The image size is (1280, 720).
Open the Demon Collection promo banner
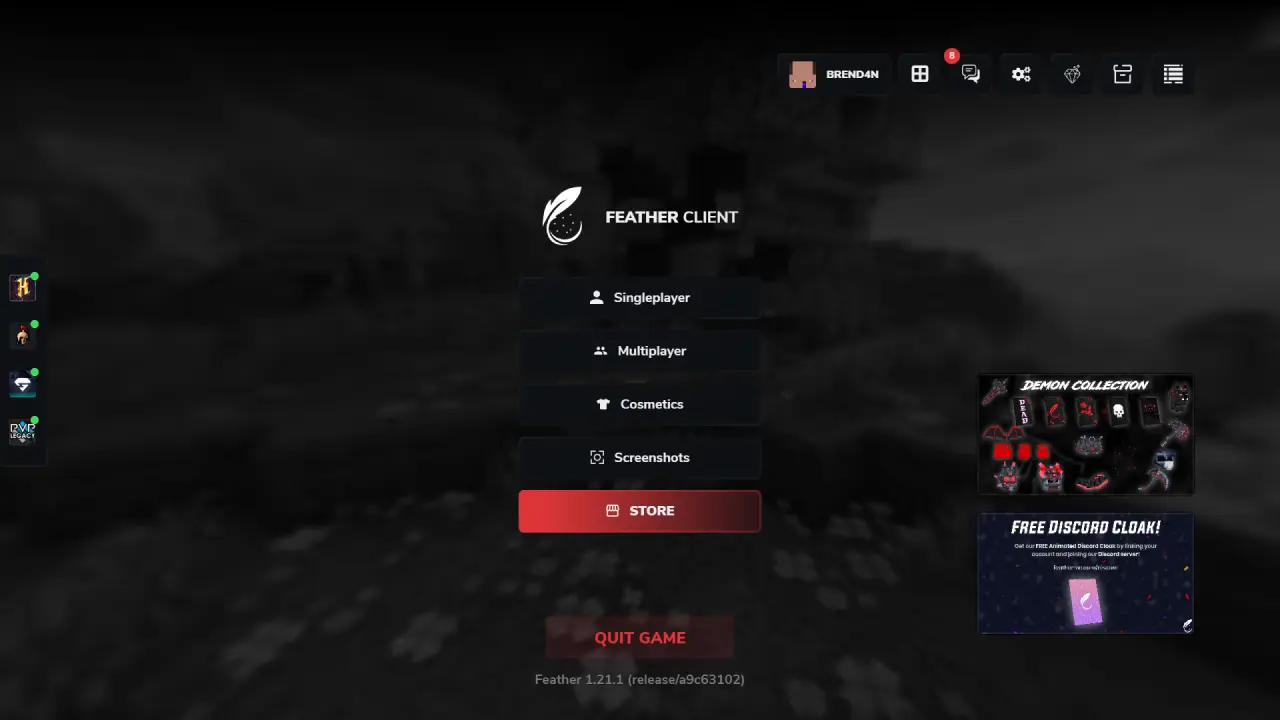(x=1086, y=435)
